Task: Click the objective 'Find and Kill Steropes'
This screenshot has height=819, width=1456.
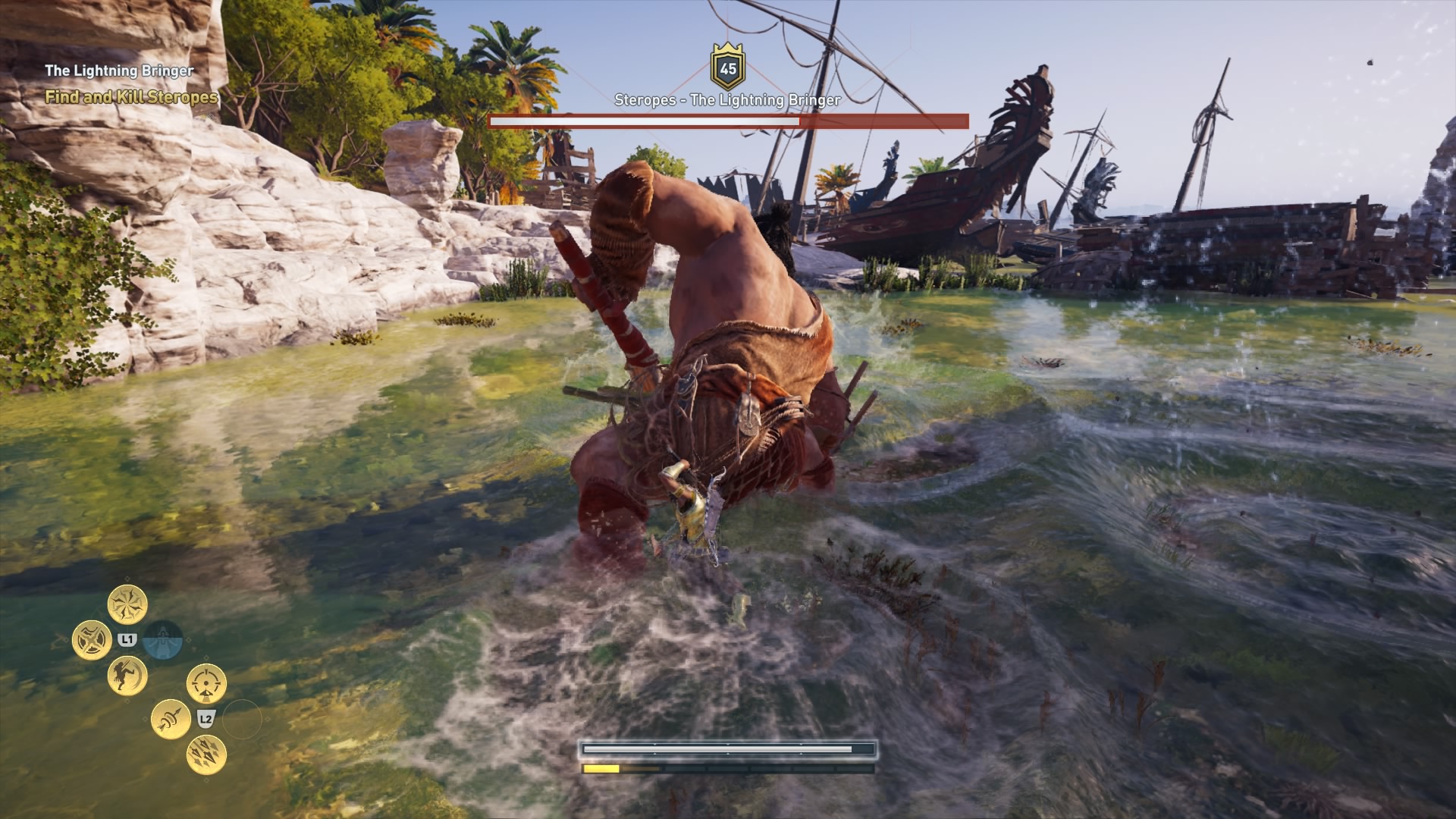Action: pos(130,98)
